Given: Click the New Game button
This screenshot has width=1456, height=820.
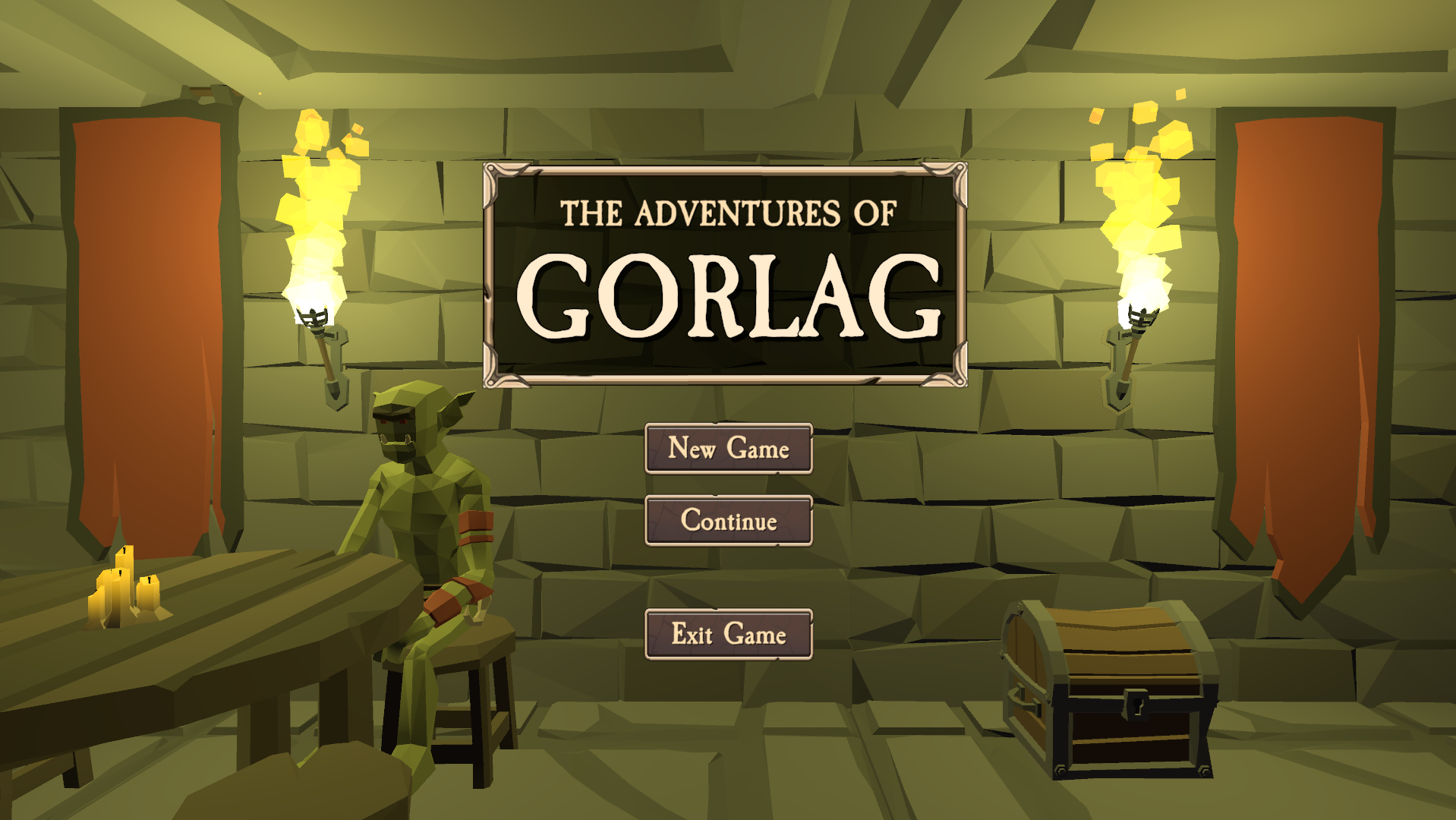Looking at the screenshot, I should point(728,449).
